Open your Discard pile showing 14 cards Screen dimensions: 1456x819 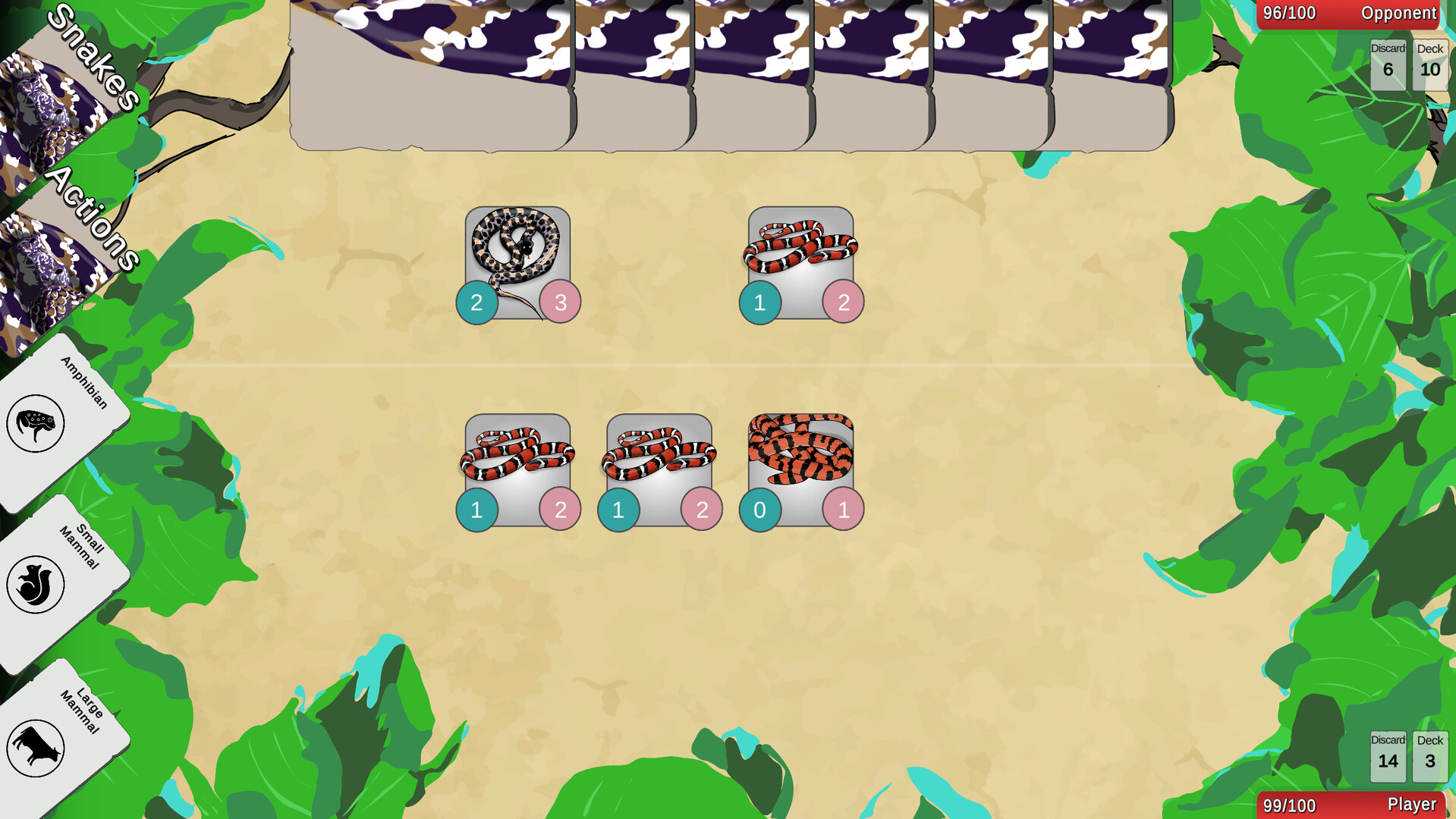(x=1387, y=757)
